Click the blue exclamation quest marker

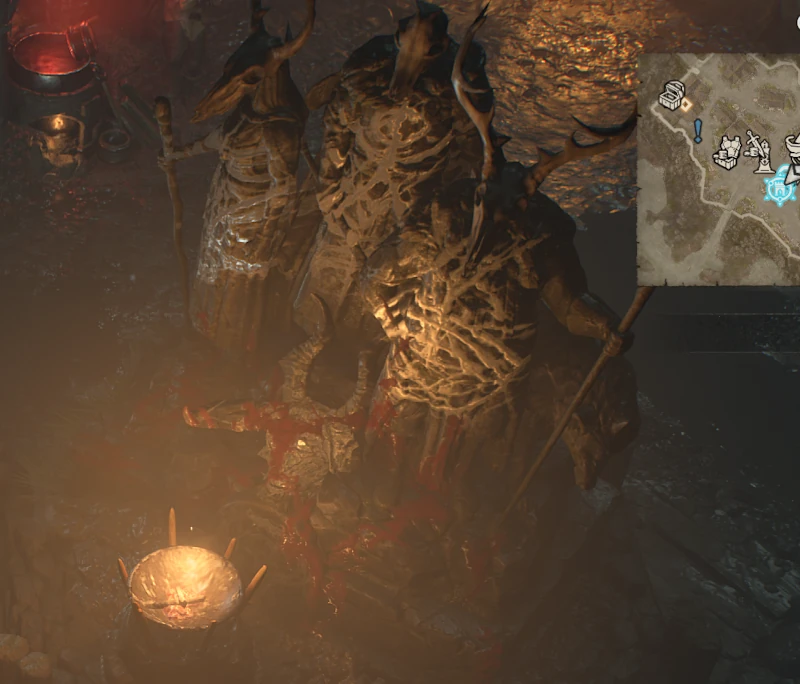[x=698, y=130]
